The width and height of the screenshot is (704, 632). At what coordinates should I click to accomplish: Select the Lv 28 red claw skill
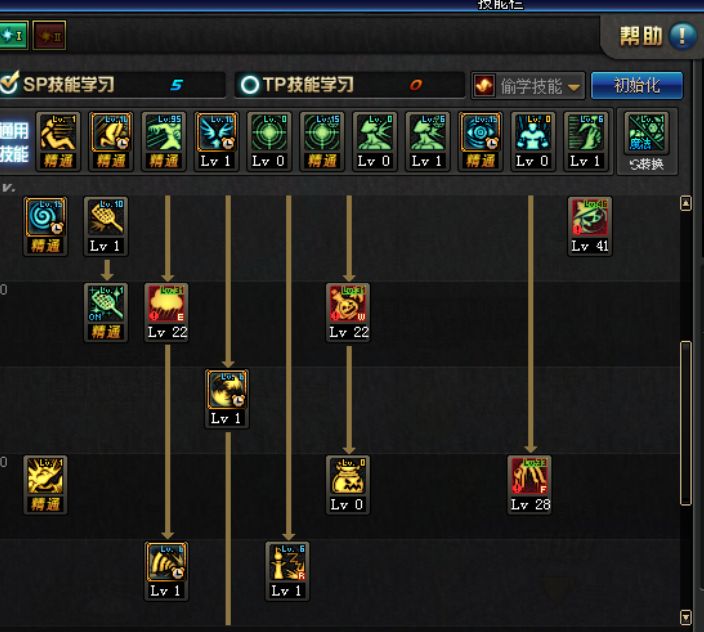(x=529, y=478)
